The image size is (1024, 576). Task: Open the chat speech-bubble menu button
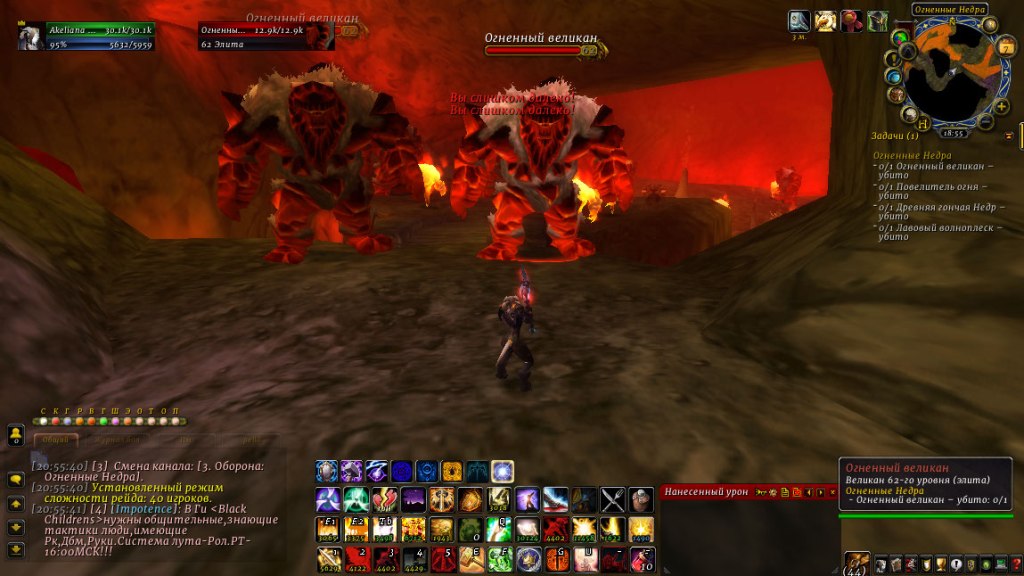[x=16, y=480]
